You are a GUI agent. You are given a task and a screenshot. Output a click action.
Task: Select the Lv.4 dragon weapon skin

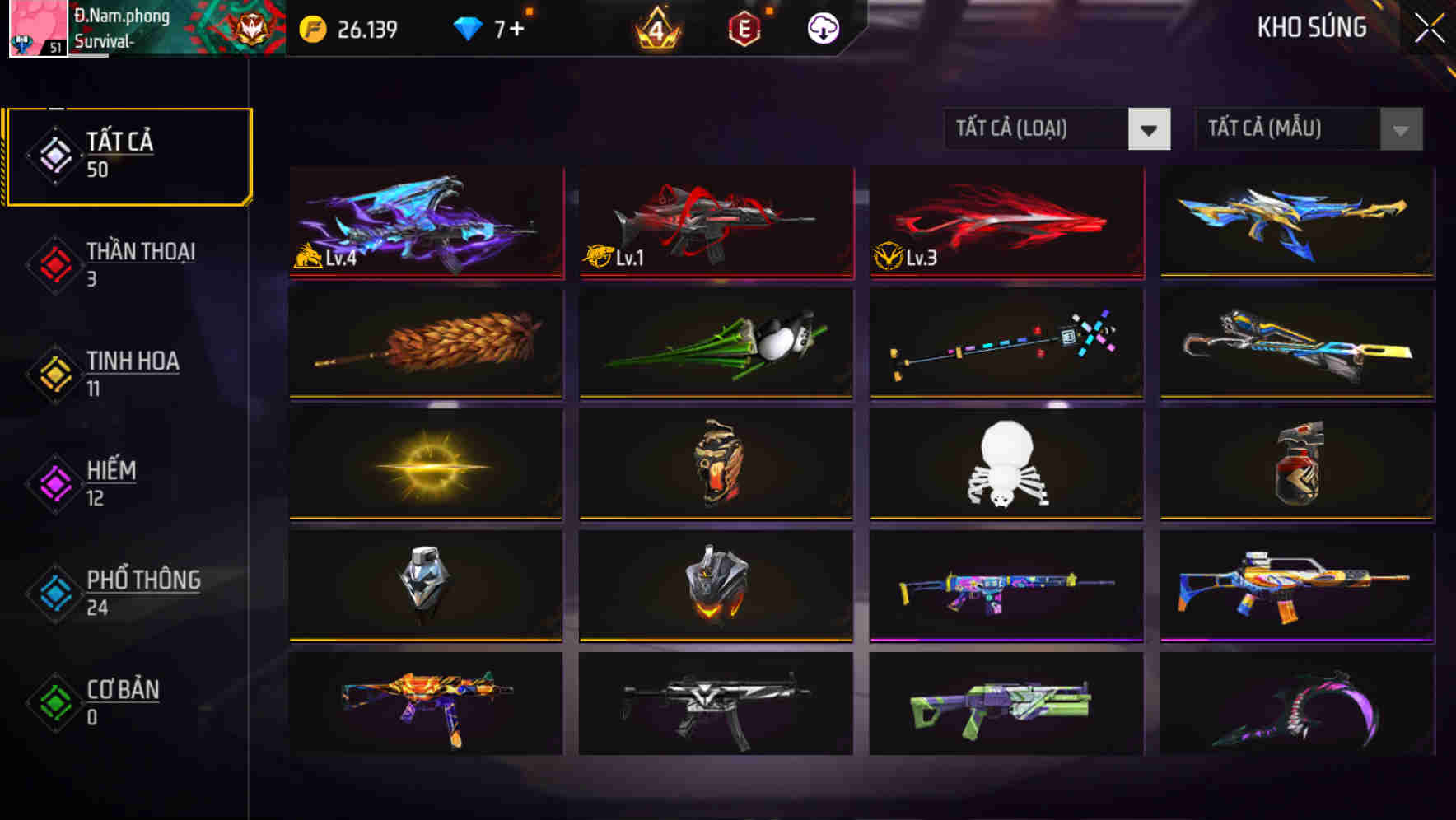[x=426, y=224]
